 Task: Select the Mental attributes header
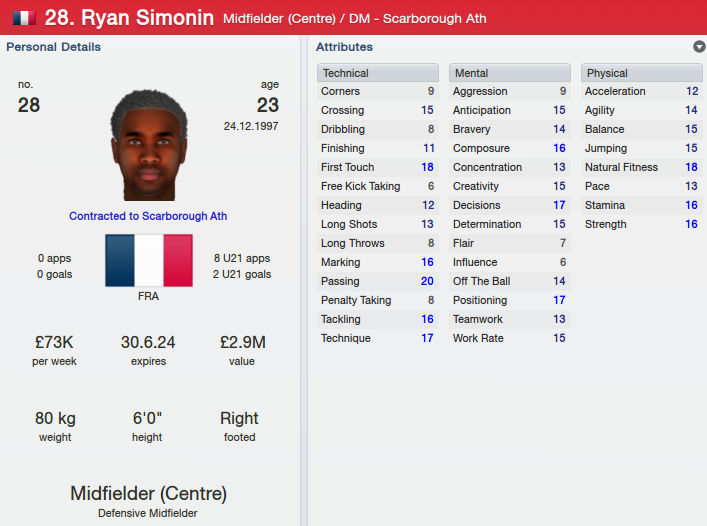tap(510, 73)
